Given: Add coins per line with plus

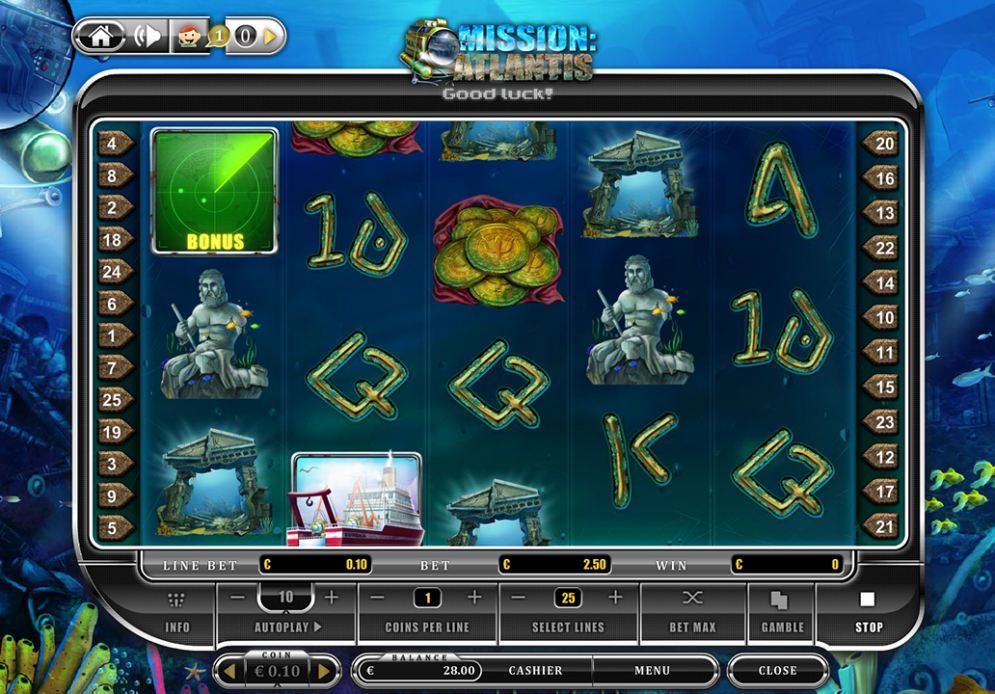Looking at the screenshot, I should click(474, 598).
